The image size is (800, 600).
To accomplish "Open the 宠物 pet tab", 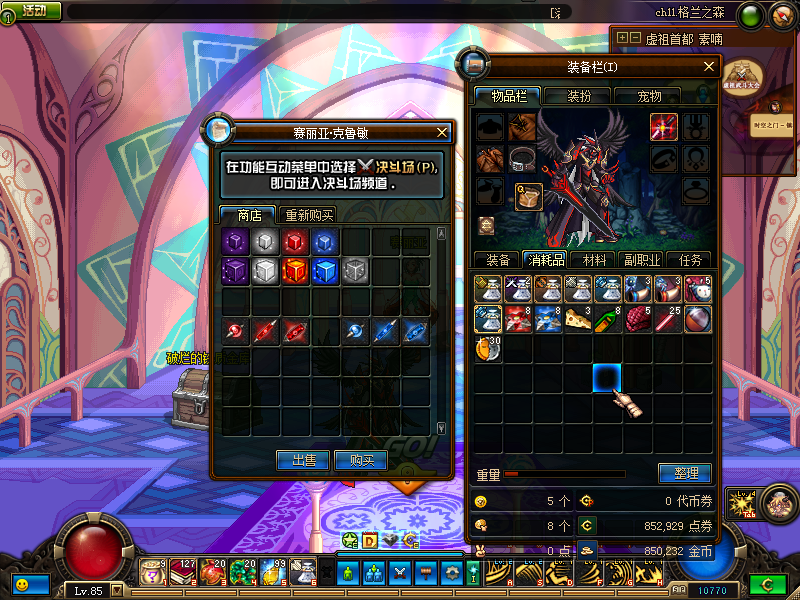I will tap(650, 96).
